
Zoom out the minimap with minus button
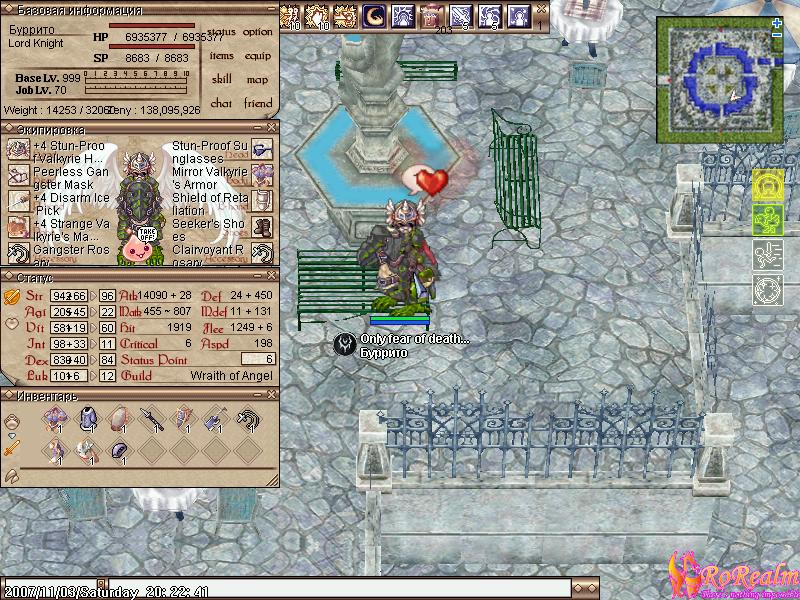coord(777,36)
